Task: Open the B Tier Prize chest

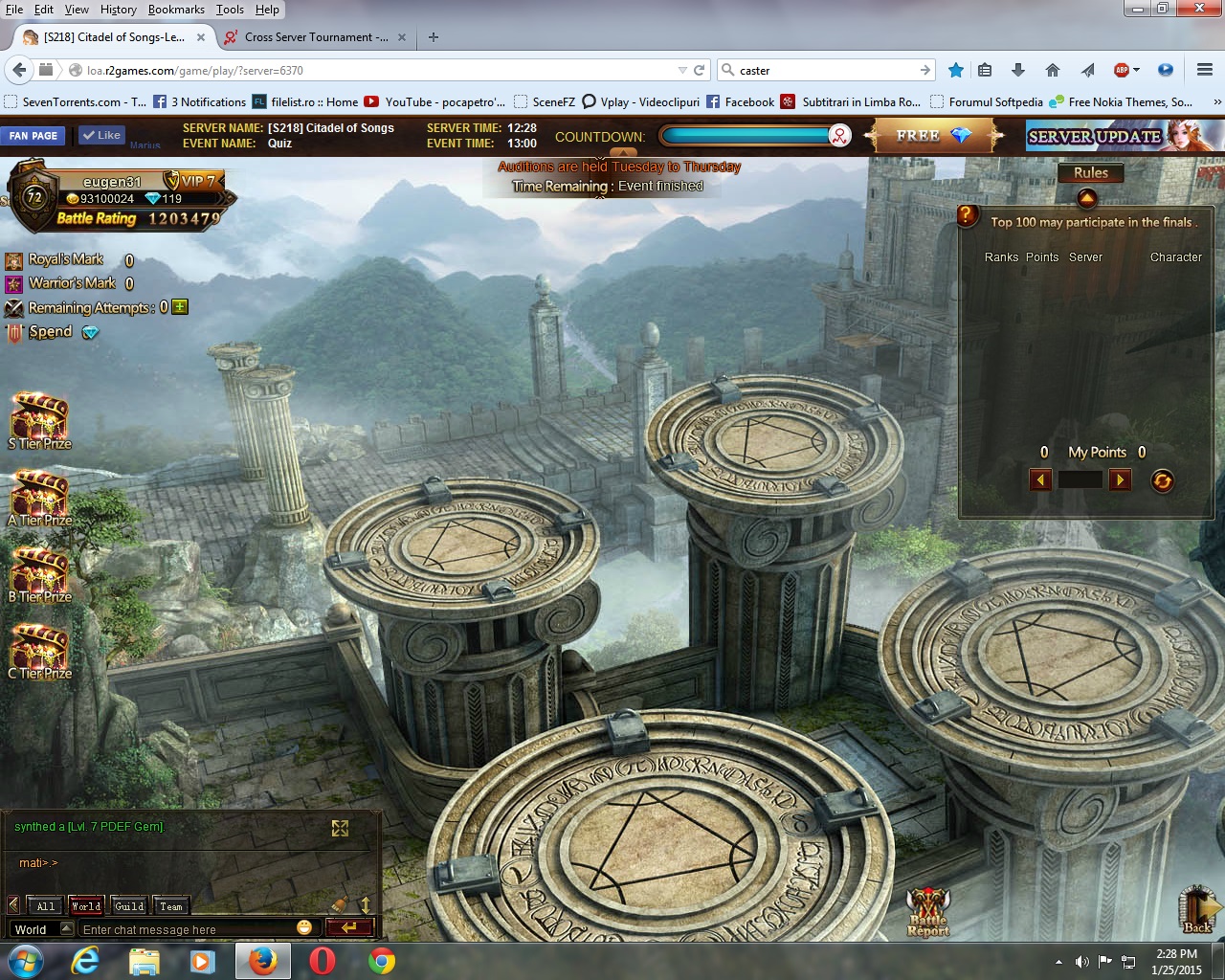Action: coord(39,573)
